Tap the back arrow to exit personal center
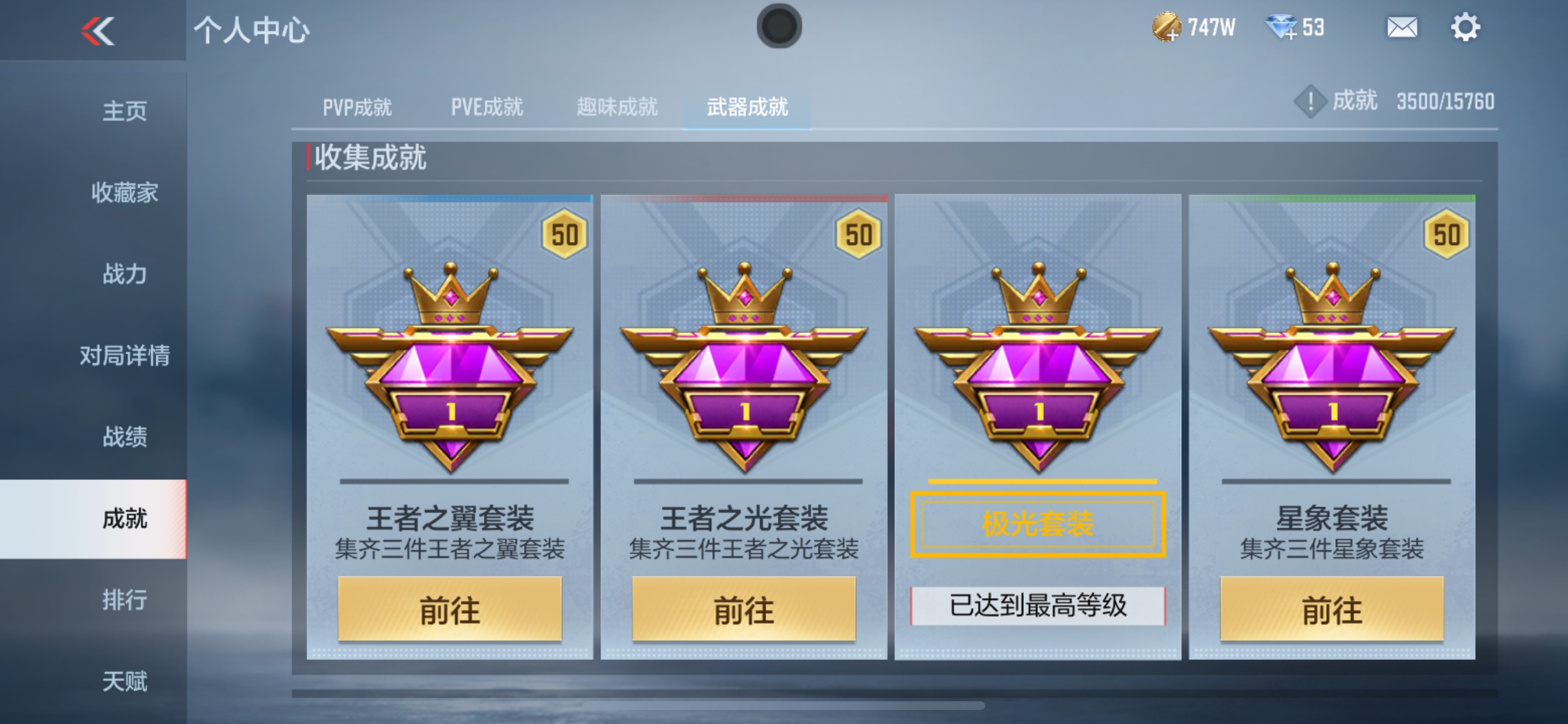This screenshot has height=724, width=1568. [x=97, y=30]
